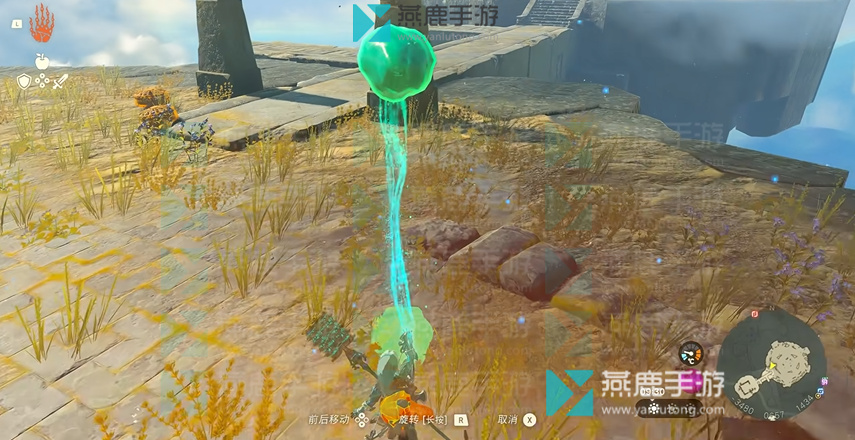Click the watermark logo at top center
Image resolution: width=855 pixels, height=440 pixels.
tap(371, 21)
